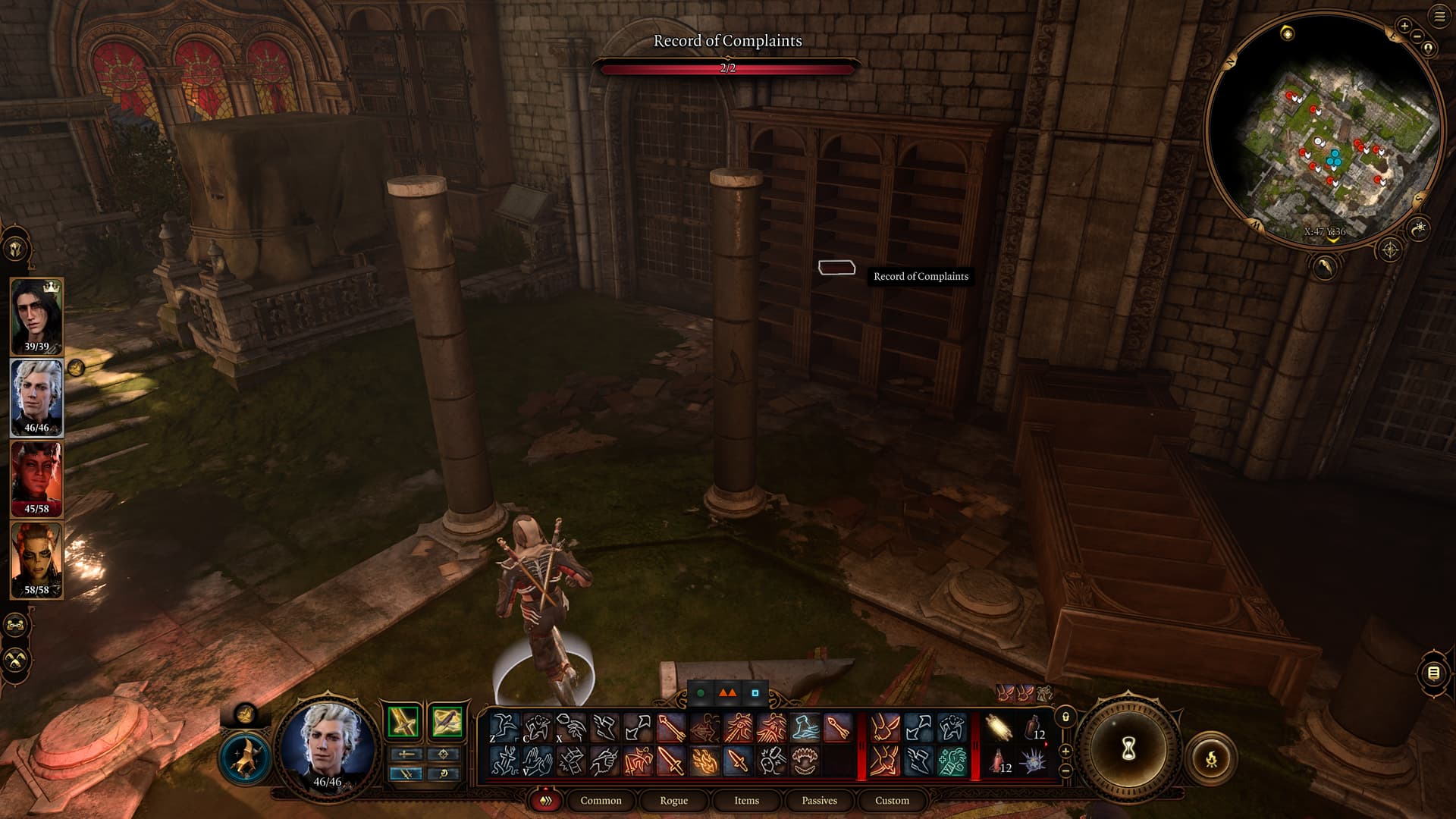Open the journal icon on right edge

click(1432, 673)
